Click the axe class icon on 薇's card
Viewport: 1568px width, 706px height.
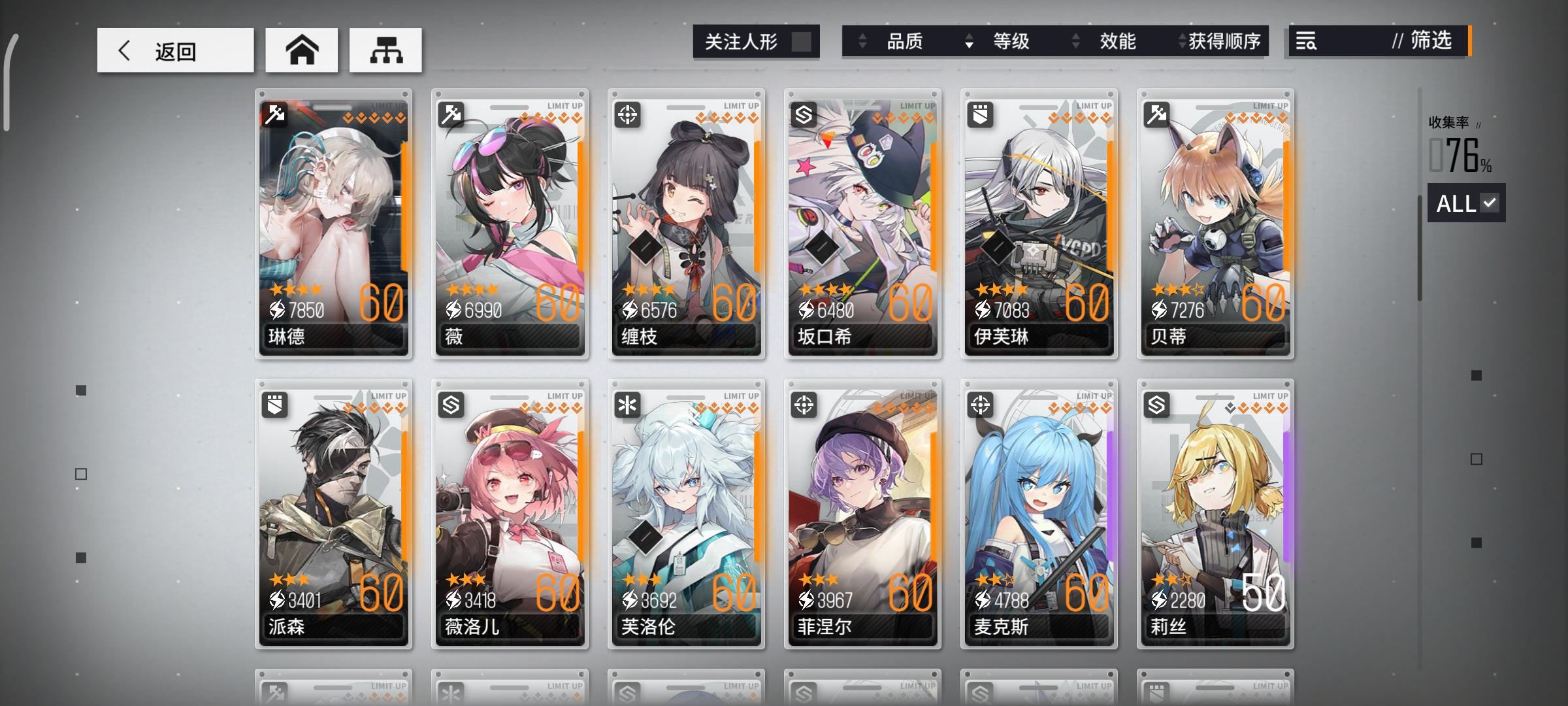click(451, 114)
